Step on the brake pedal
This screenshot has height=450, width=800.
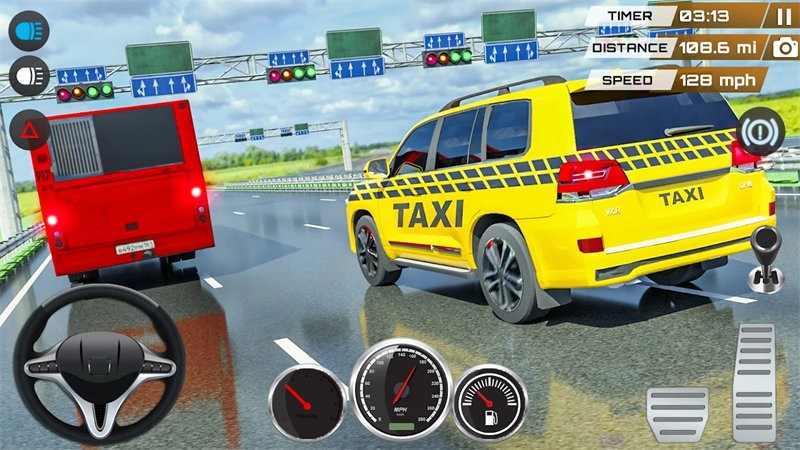pyautogui.click(x=677, y=412)
